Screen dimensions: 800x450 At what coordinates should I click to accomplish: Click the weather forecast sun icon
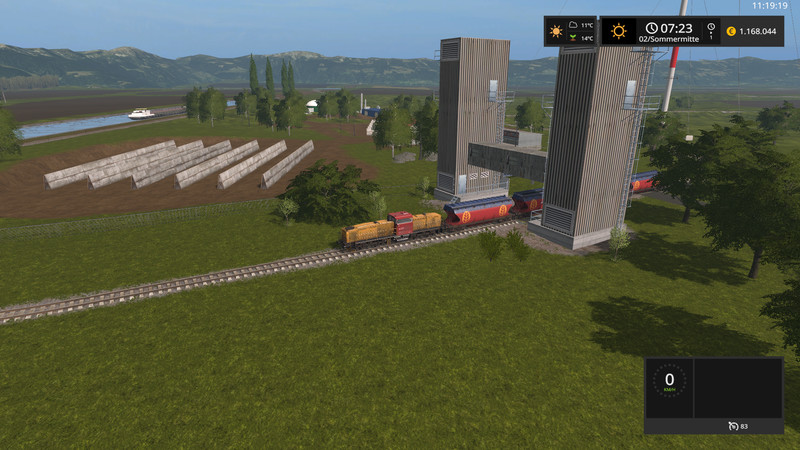pos(557,31)
